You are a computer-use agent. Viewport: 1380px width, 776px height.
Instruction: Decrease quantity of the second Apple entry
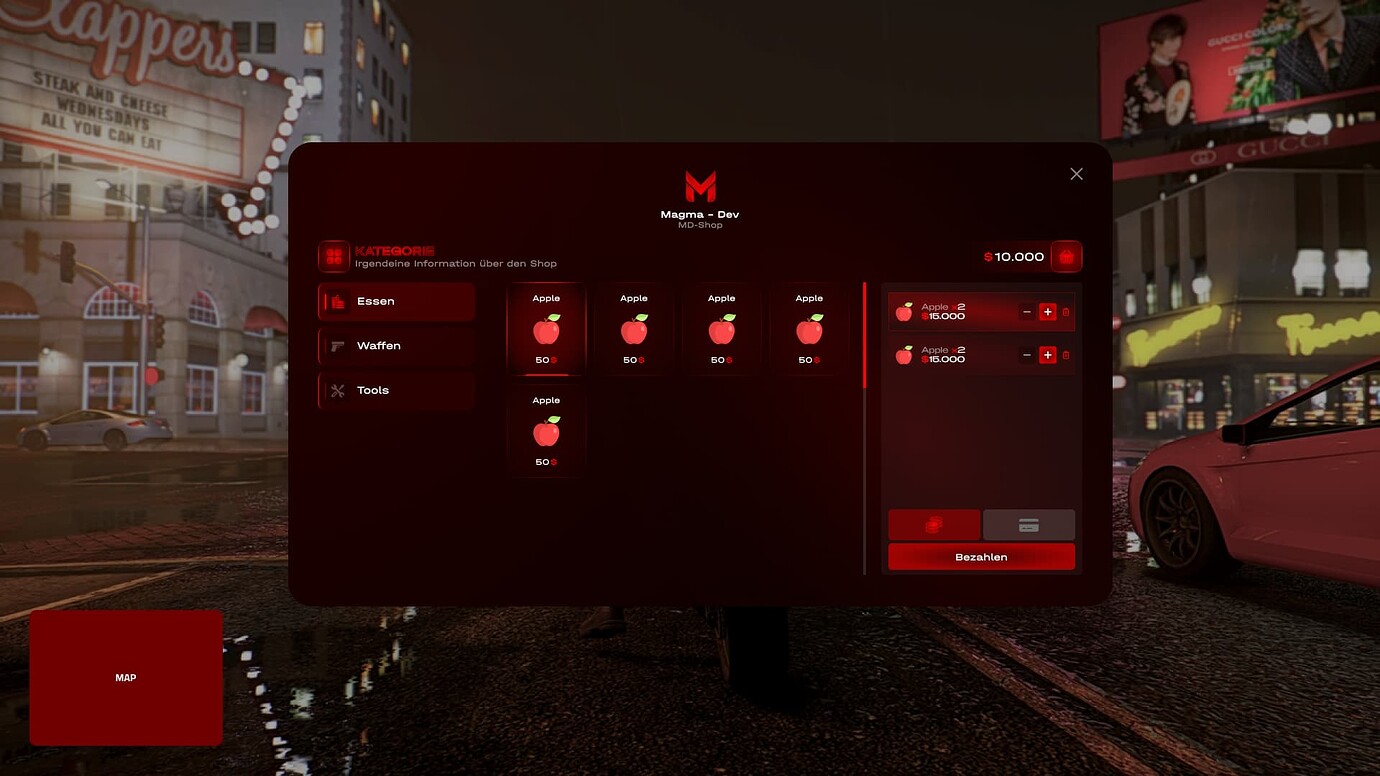(x=1027, y=355)
